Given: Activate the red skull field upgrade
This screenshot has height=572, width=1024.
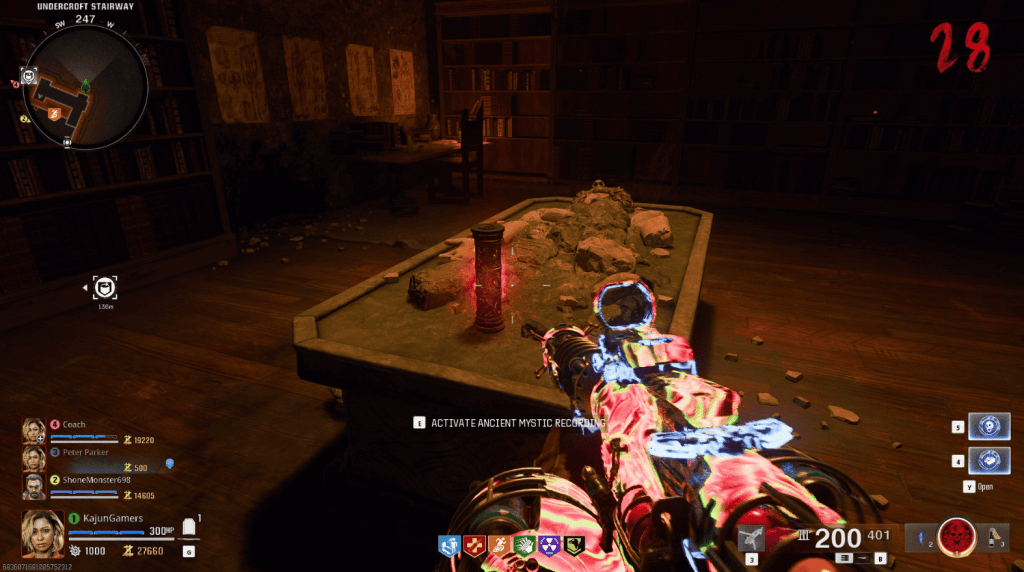Looking at the screenshot, I should pyautogui.click(x=957, y=537).
